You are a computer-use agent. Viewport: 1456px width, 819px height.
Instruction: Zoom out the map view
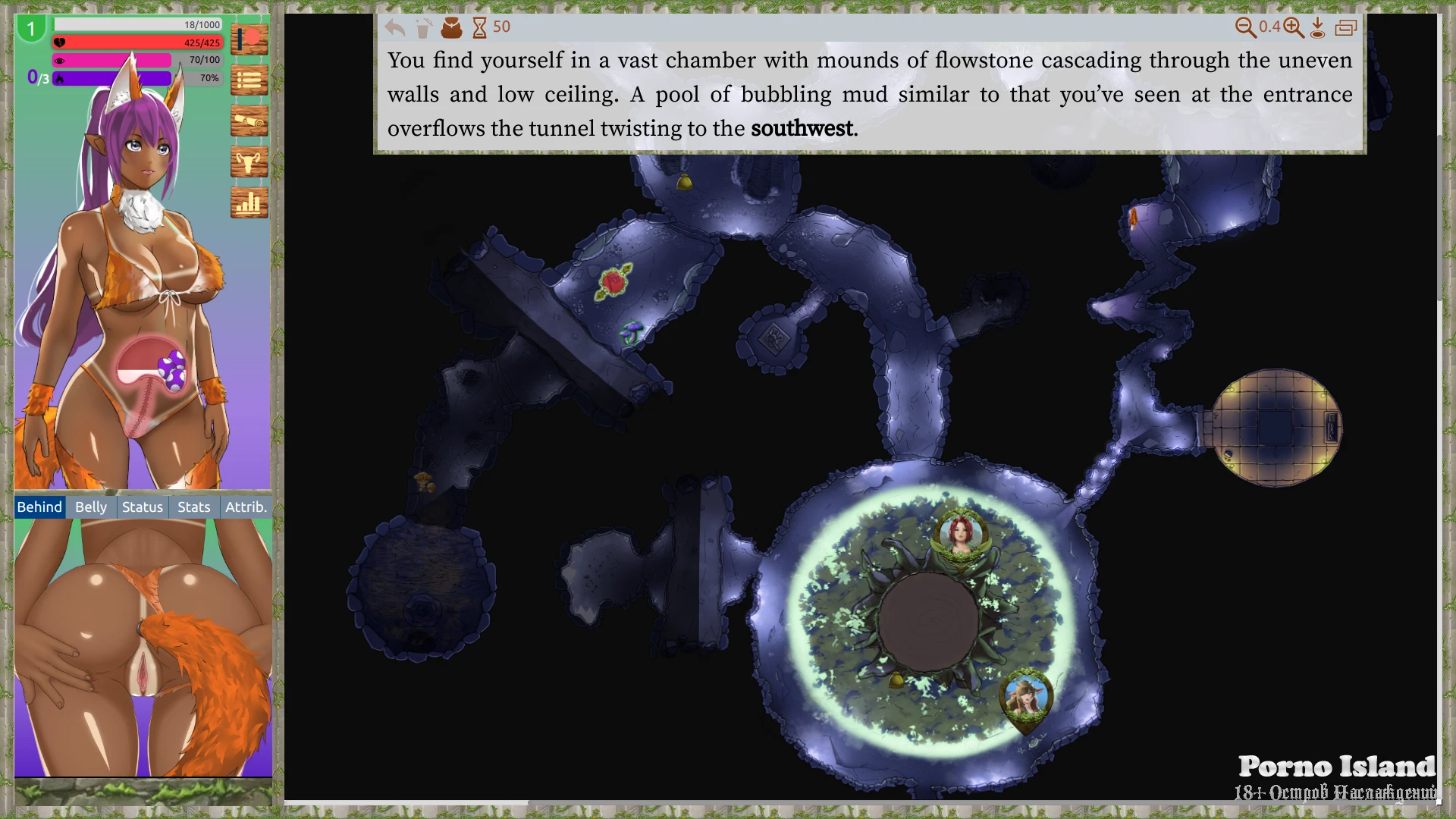(1245, 28)
